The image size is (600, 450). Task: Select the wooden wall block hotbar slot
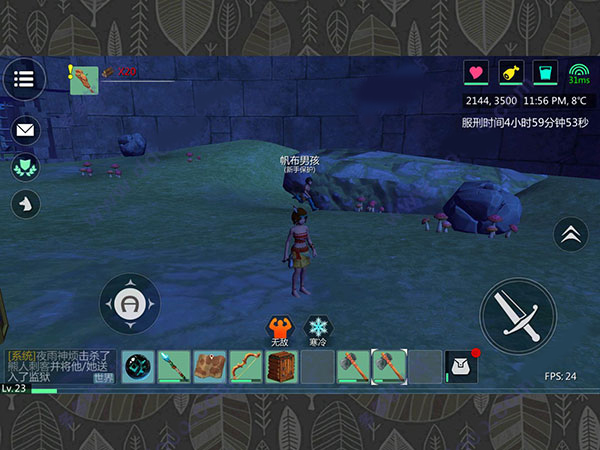[x=281, y=366]
